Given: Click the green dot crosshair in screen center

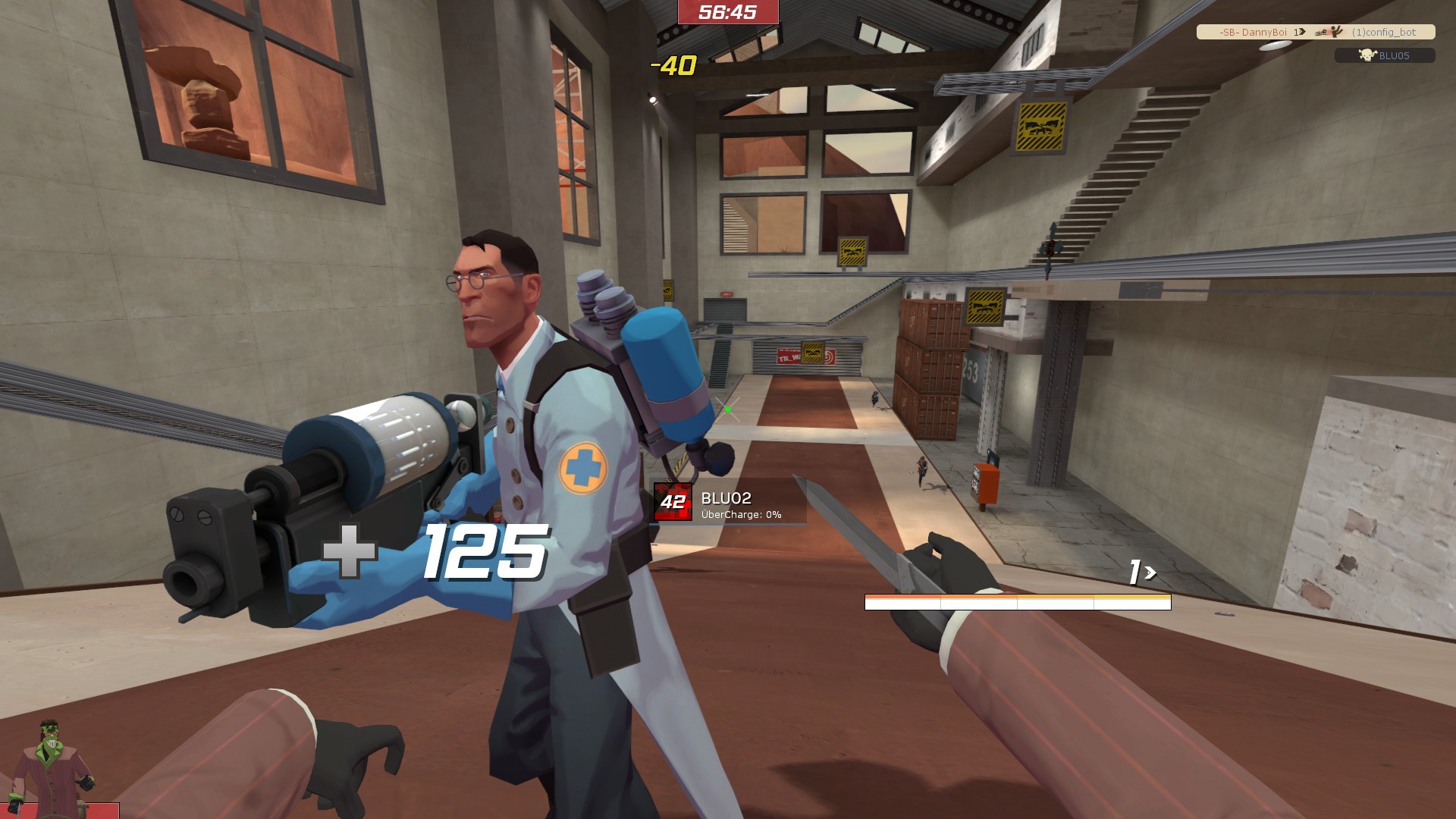Looking at the screenshot, I should point(727,409).
